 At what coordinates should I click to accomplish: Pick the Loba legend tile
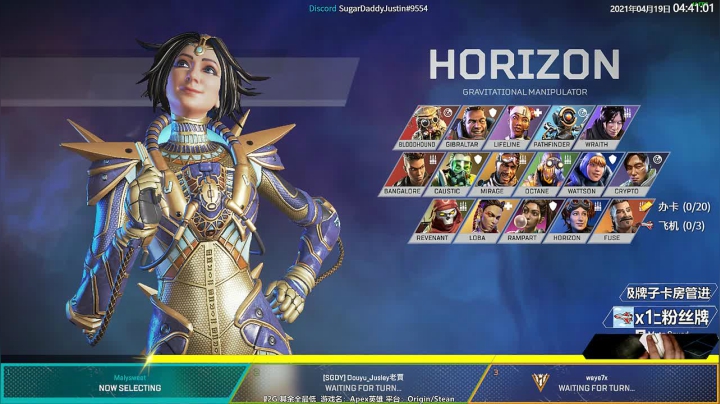click(479, 220)
